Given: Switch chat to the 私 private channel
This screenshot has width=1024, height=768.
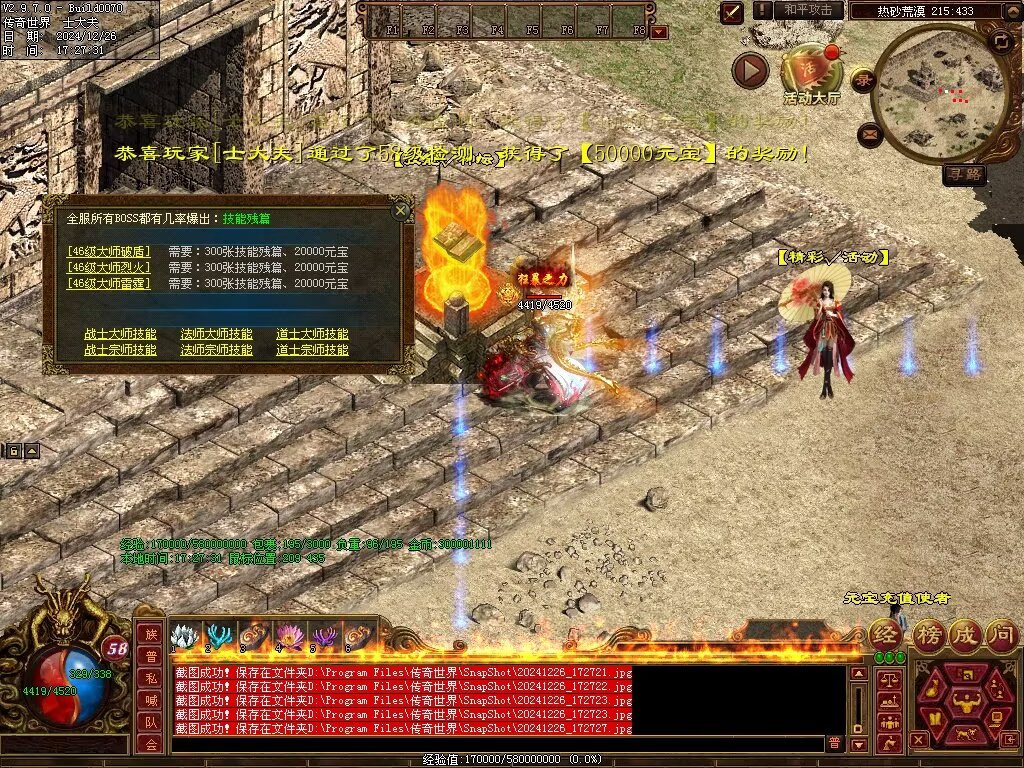Looking at the screenshot, I should pos(150,677).
